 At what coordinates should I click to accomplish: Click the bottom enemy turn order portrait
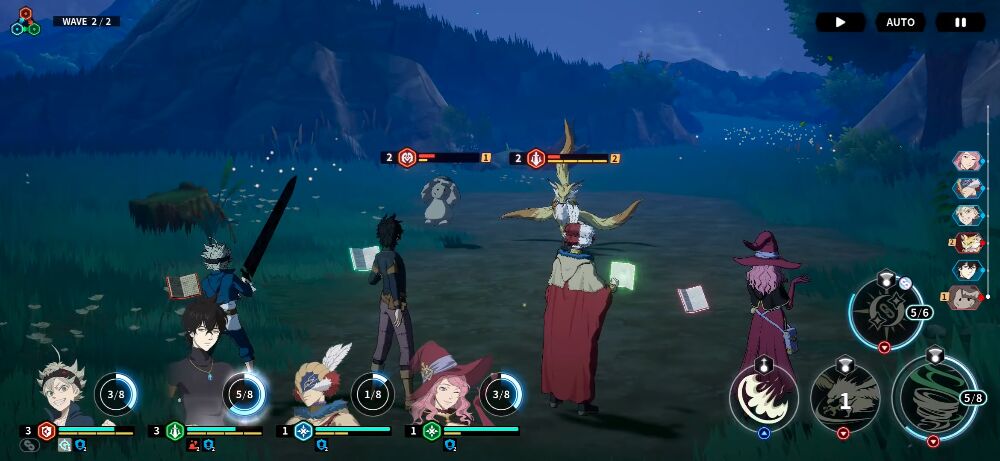(x=965, y=297)
